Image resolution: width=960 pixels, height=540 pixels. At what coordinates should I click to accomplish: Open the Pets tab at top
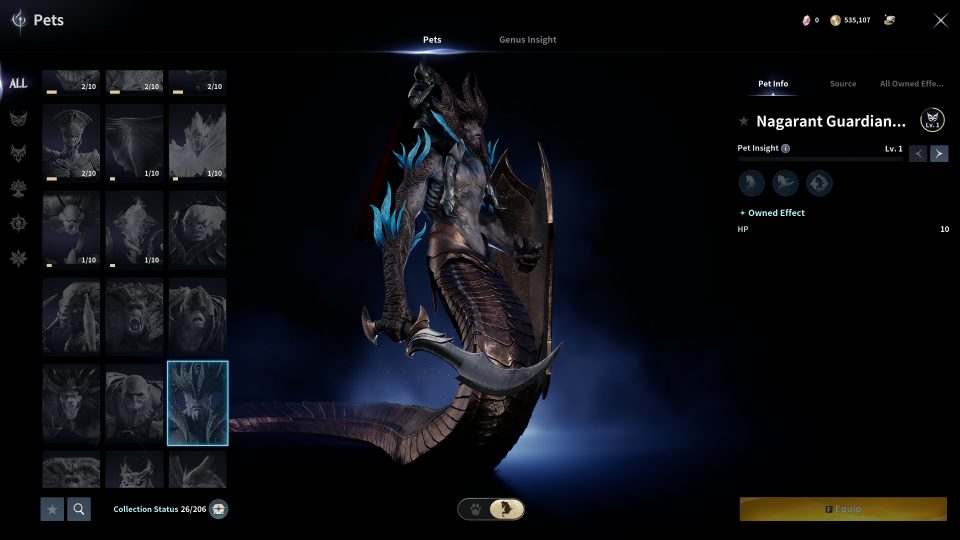coord(432,40)
